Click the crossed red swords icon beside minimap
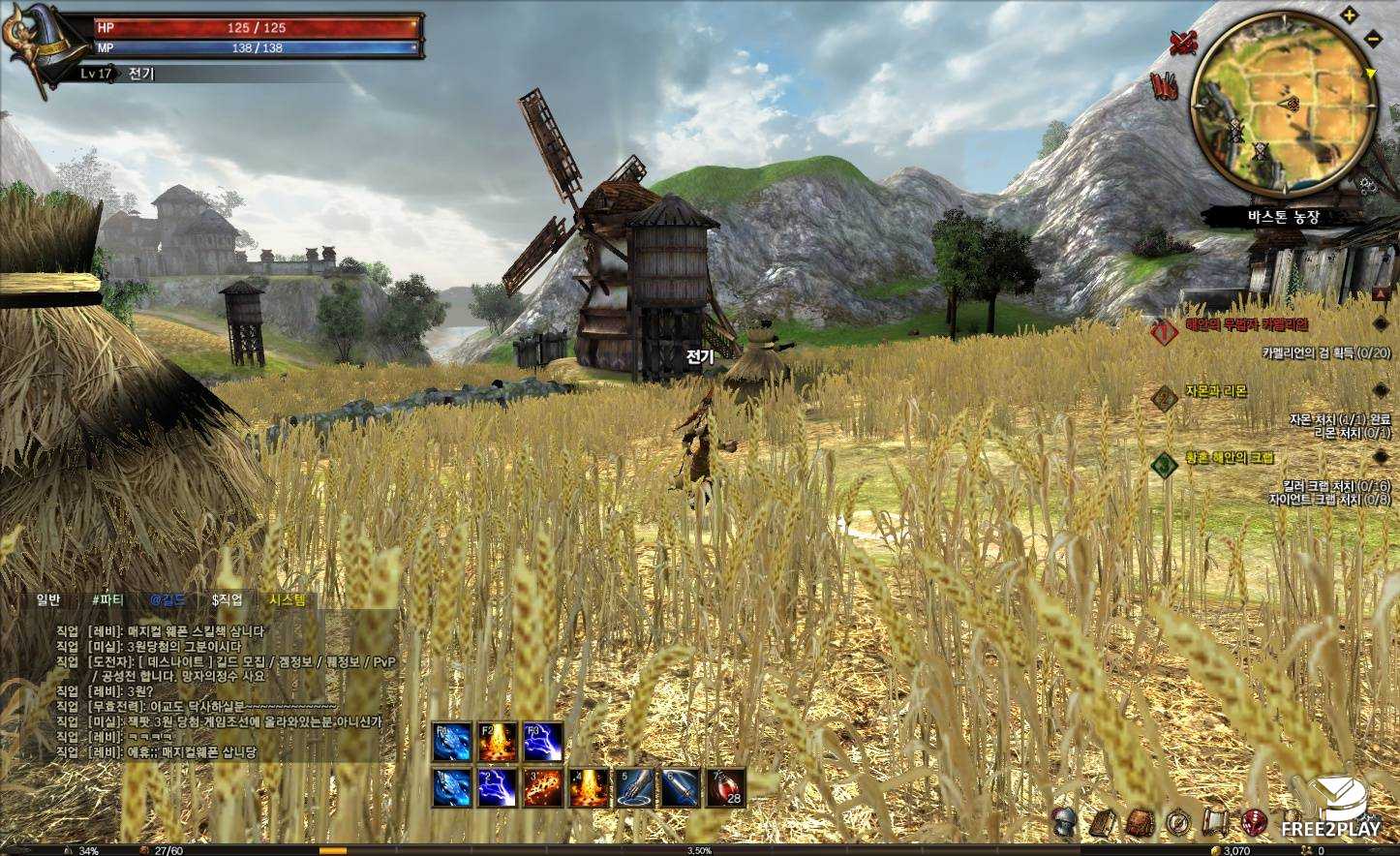The image size is (1400, 856). coord(1183,42)
